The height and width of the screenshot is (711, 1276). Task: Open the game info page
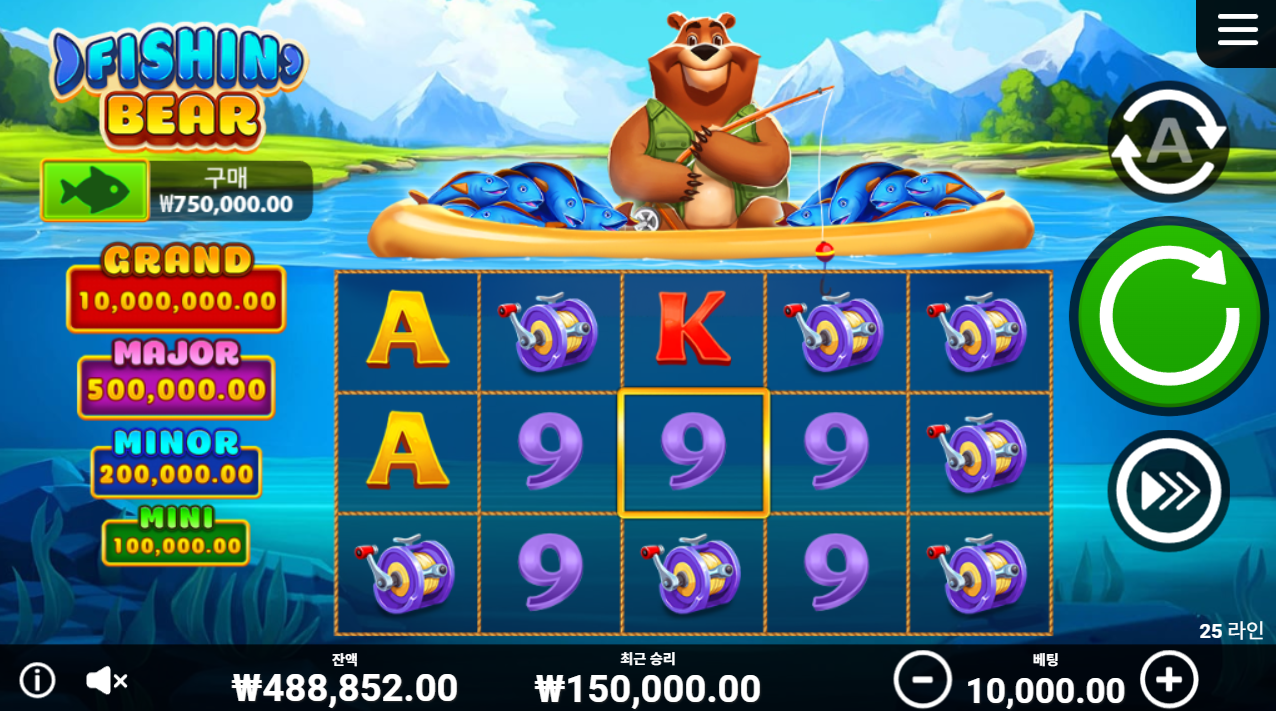pyautogui.click(x=38, y=681)
